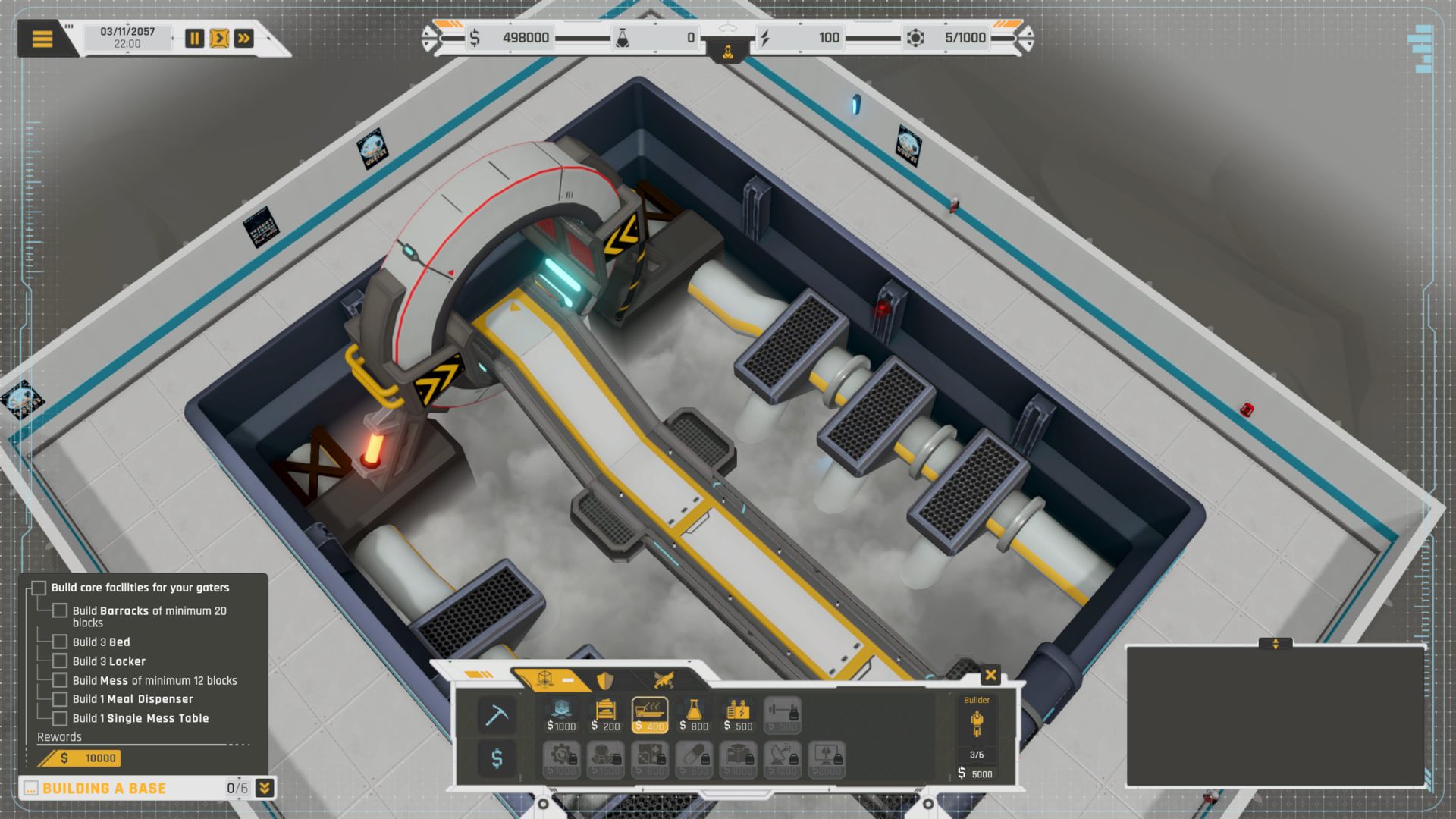This screenshot has width=1456, height=819.
Task: Open the hamburger main menu
Action: point(42,39)
